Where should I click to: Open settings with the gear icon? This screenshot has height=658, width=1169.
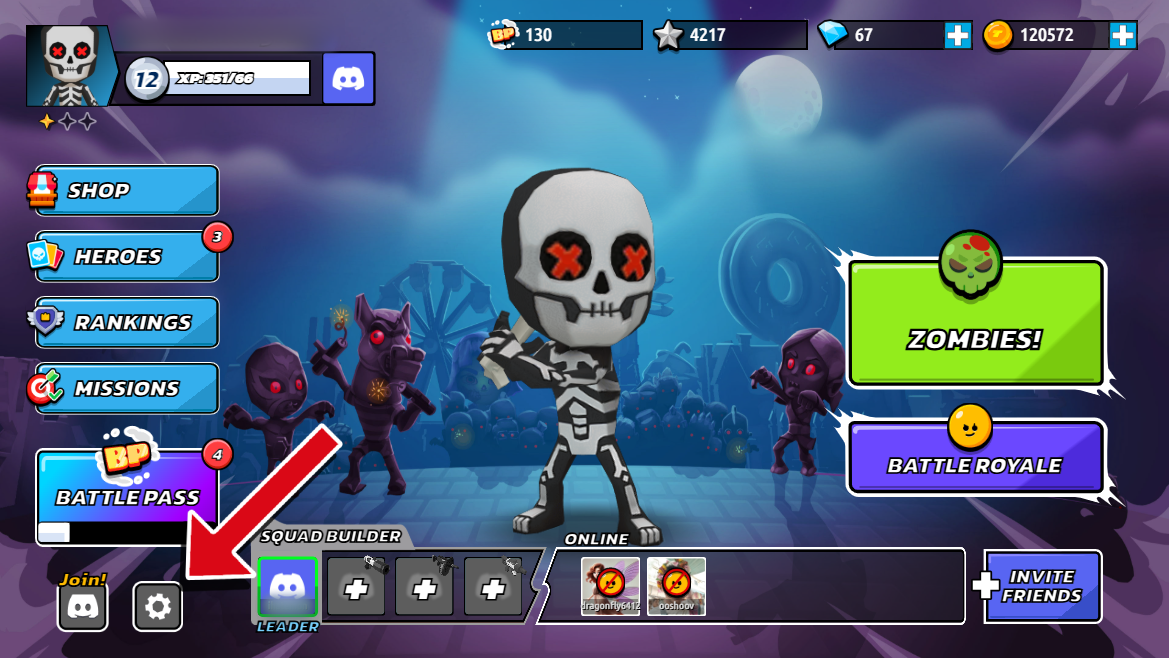[158, 606]
